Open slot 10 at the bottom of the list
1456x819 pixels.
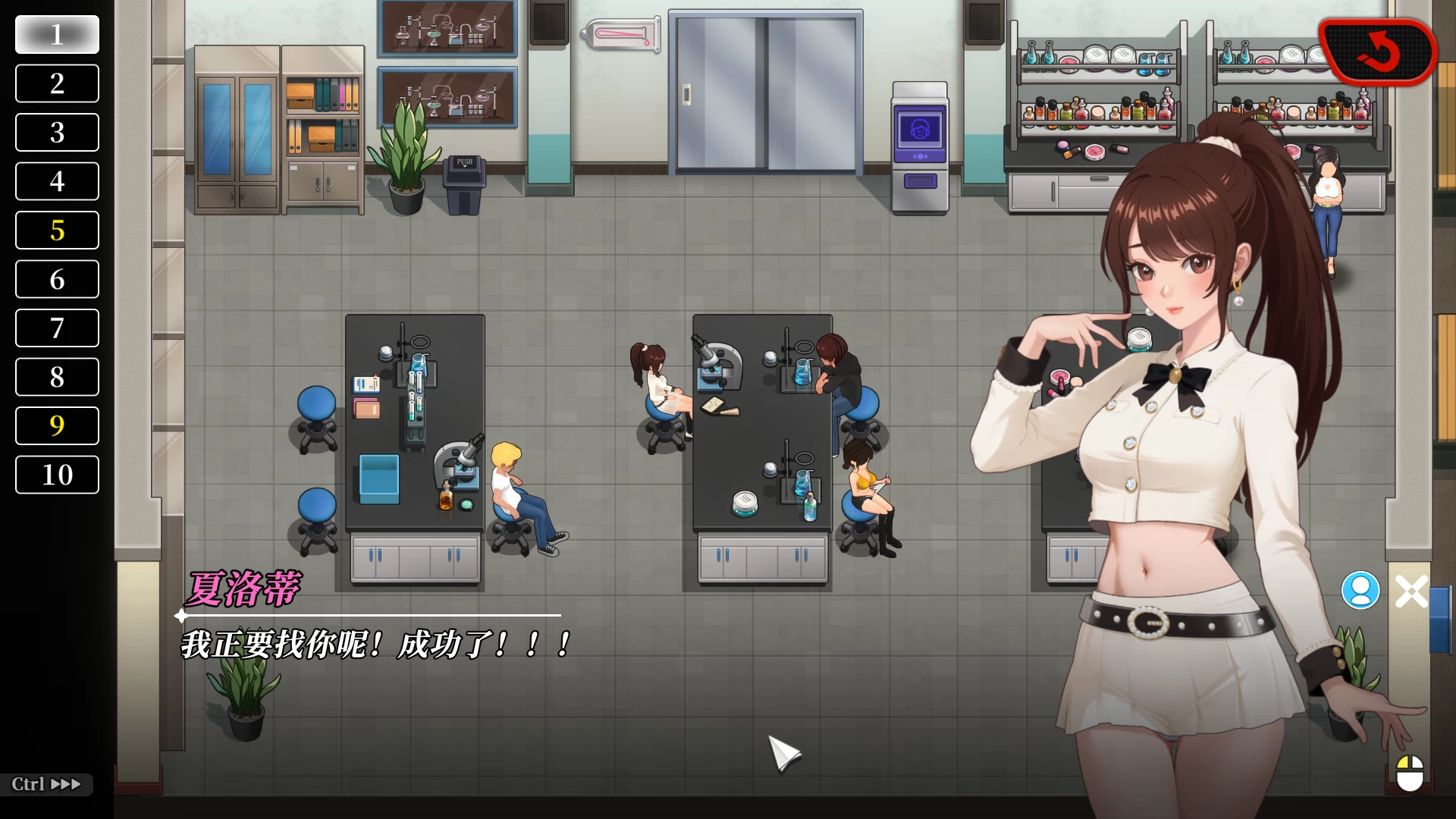[x=56, y=475]
